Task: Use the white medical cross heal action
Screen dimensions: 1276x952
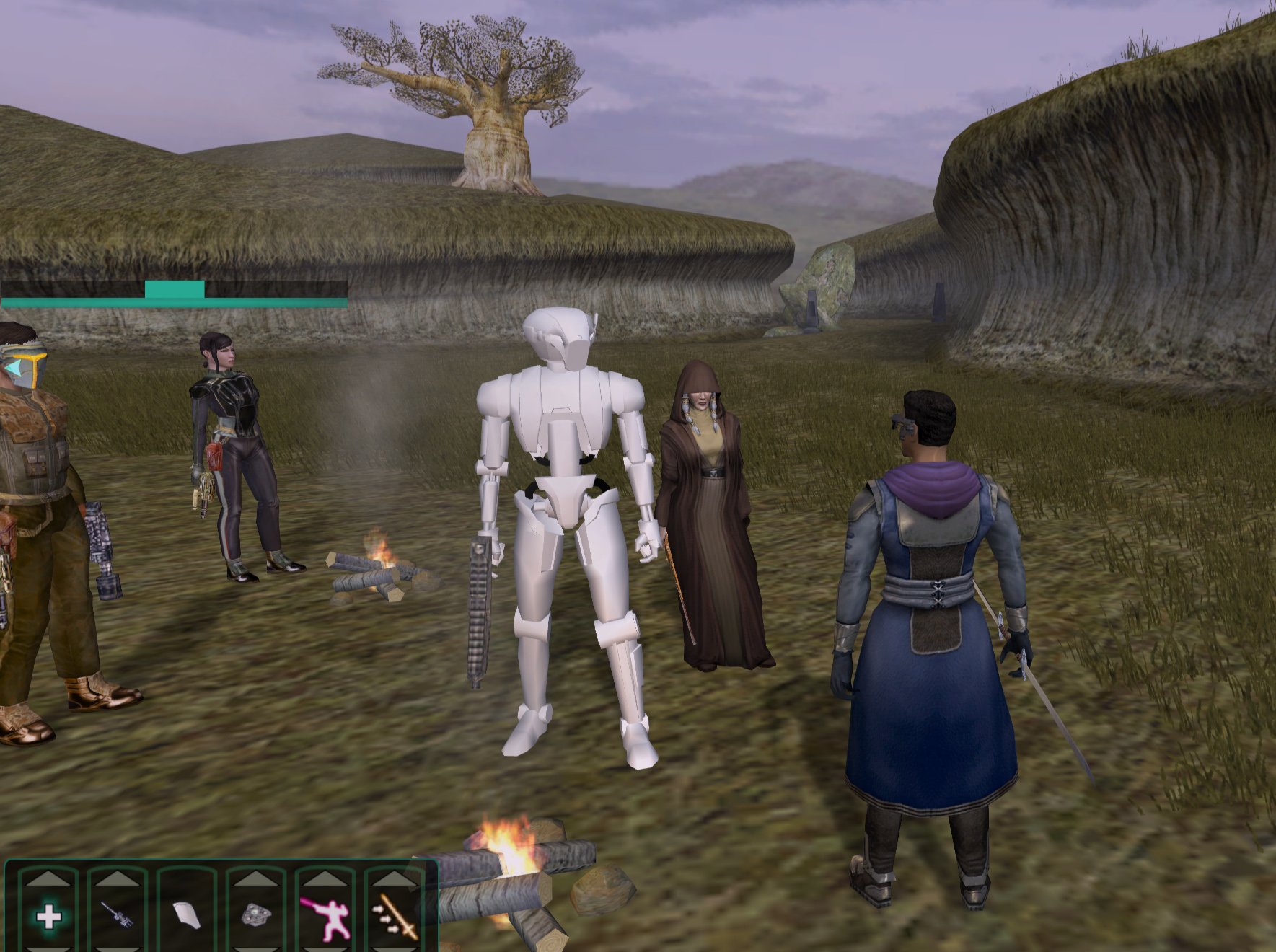Action: 48,917
